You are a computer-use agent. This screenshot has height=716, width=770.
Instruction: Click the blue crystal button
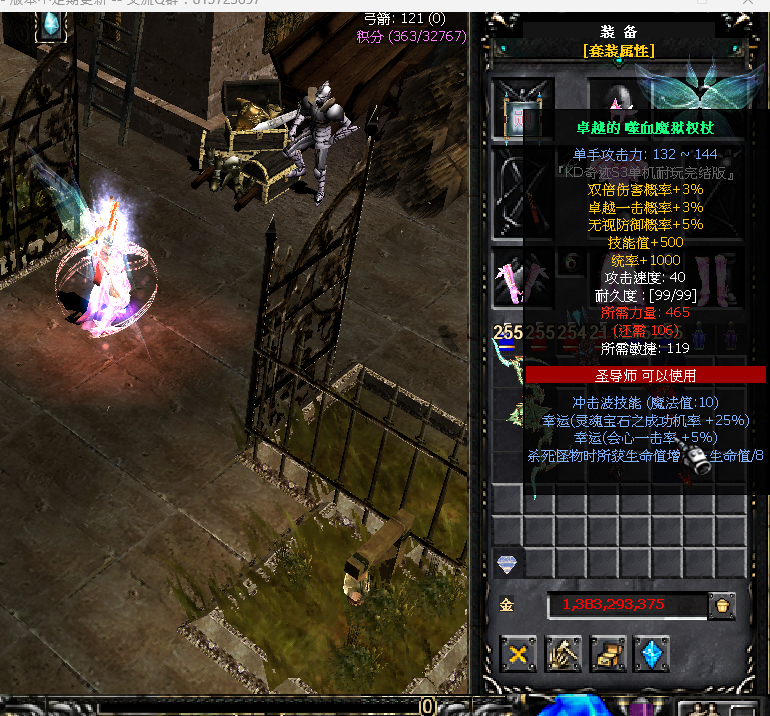pyautogui.click(x=651, y=655)
